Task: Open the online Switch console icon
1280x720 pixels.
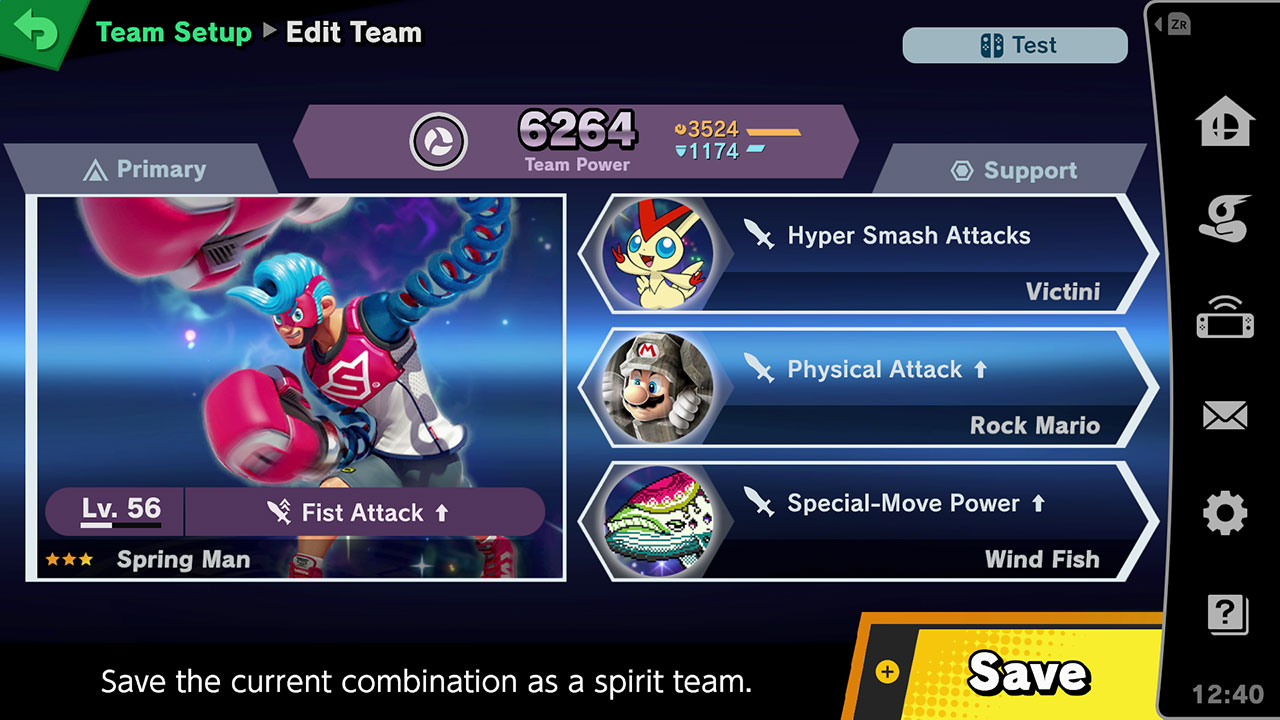Action: click(x=1224, y=318)
